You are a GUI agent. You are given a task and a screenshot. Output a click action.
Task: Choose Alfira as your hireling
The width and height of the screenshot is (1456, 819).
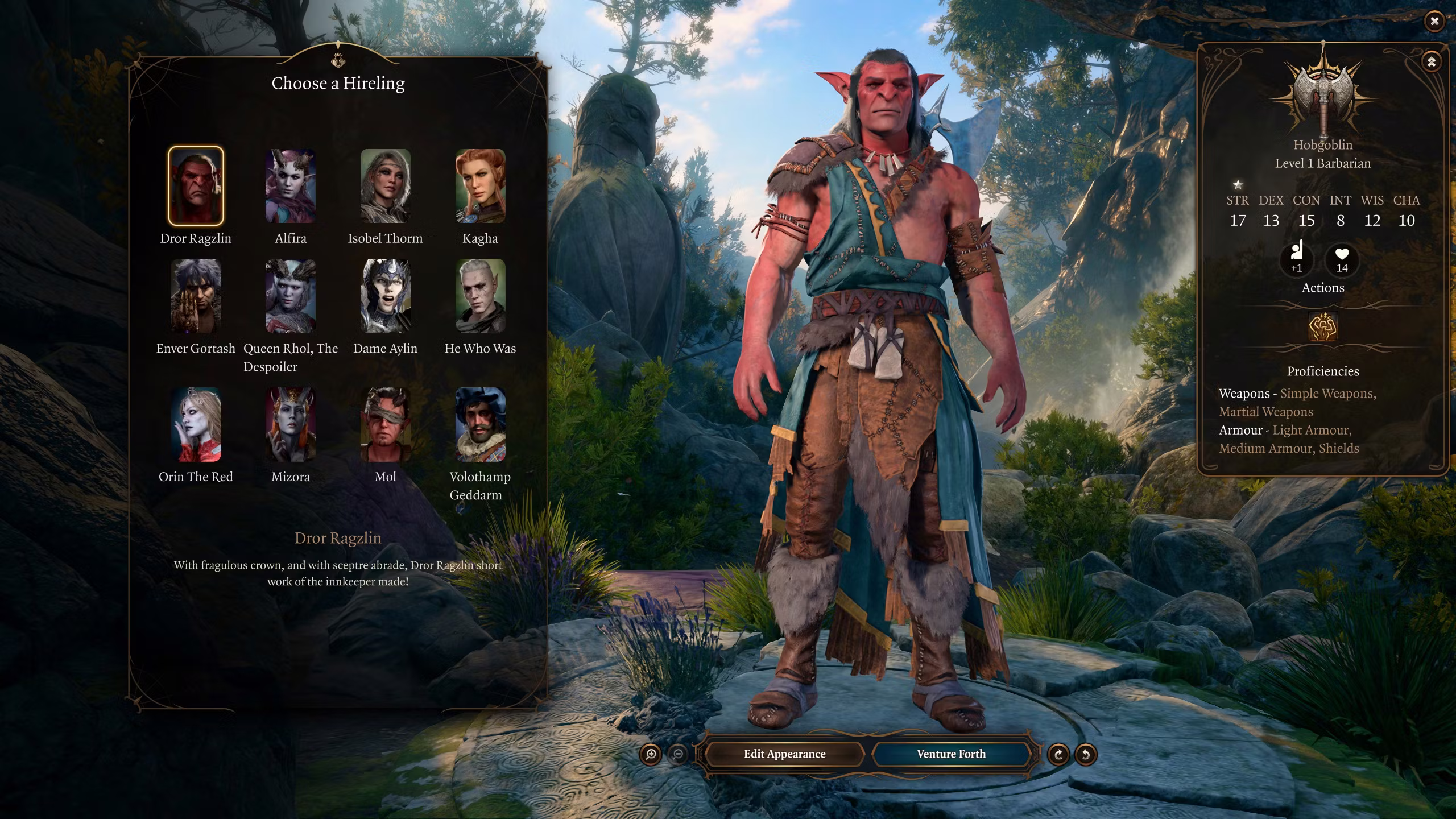click(291, 186)
